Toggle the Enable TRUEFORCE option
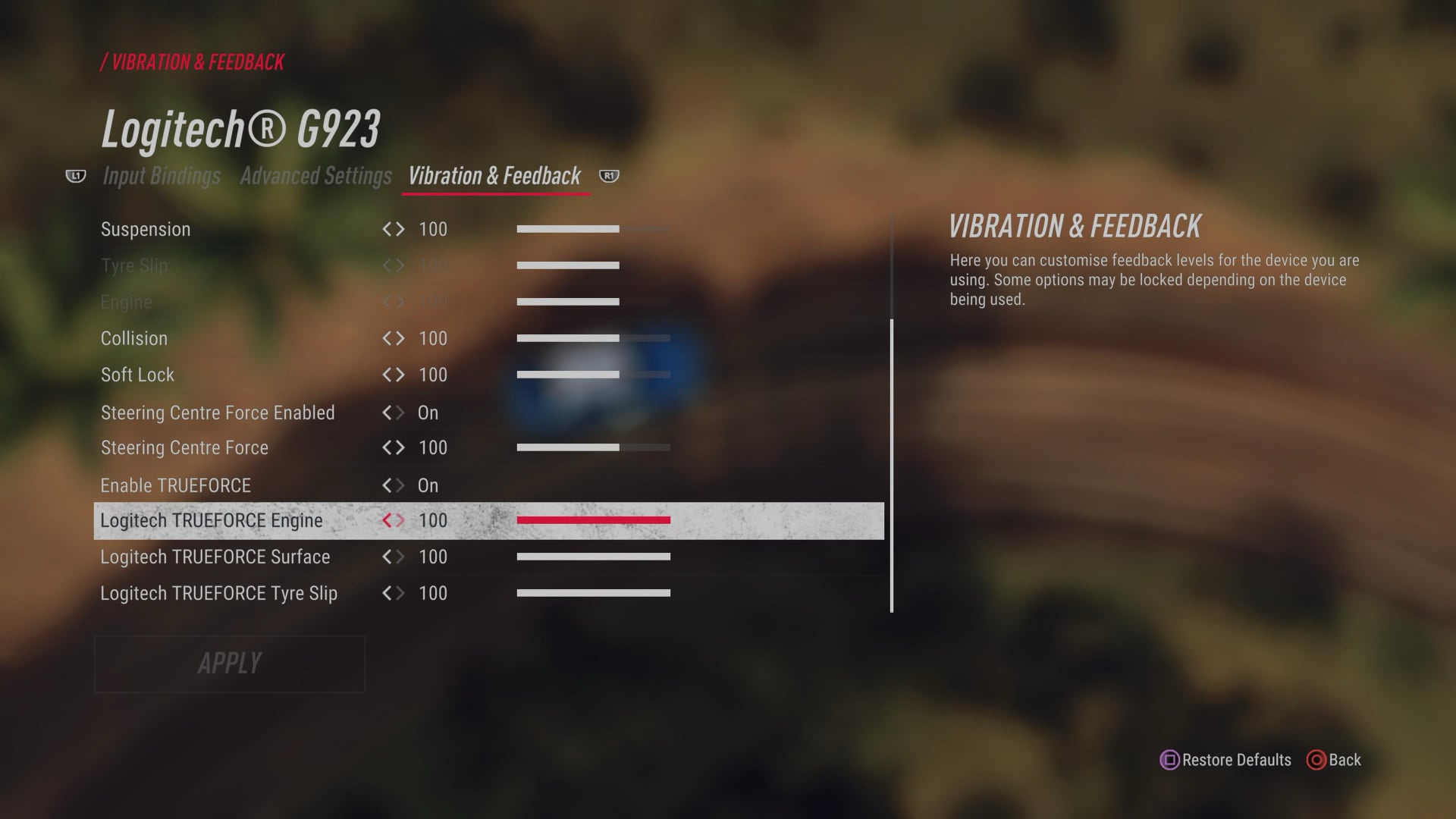The height and width of the screenshot is (819, 1456). 176,485
